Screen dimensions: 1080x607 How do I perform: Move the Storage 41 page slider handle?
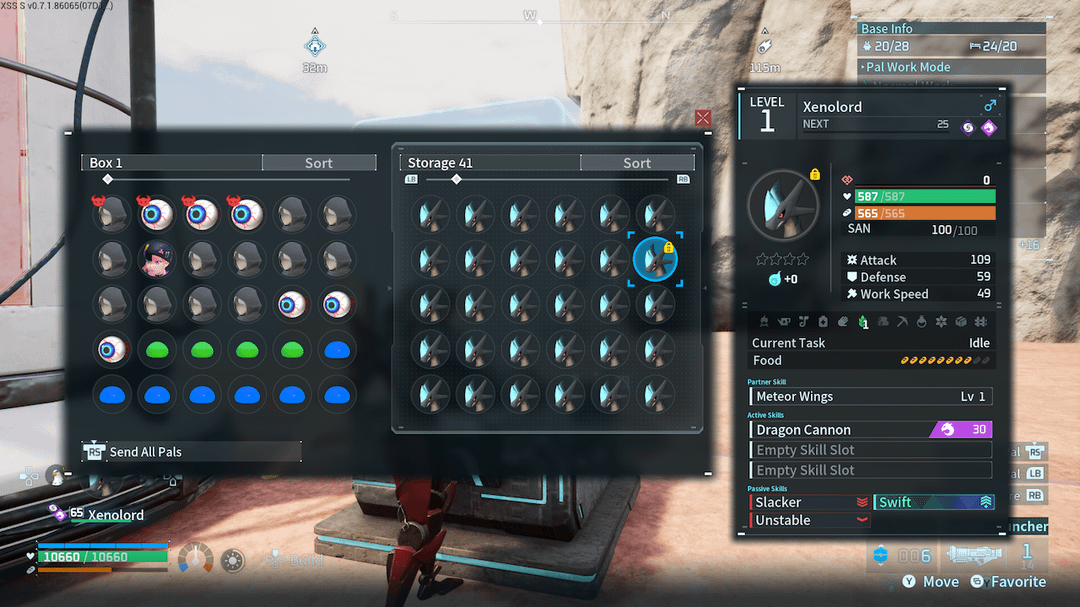[x=456, y=180]
